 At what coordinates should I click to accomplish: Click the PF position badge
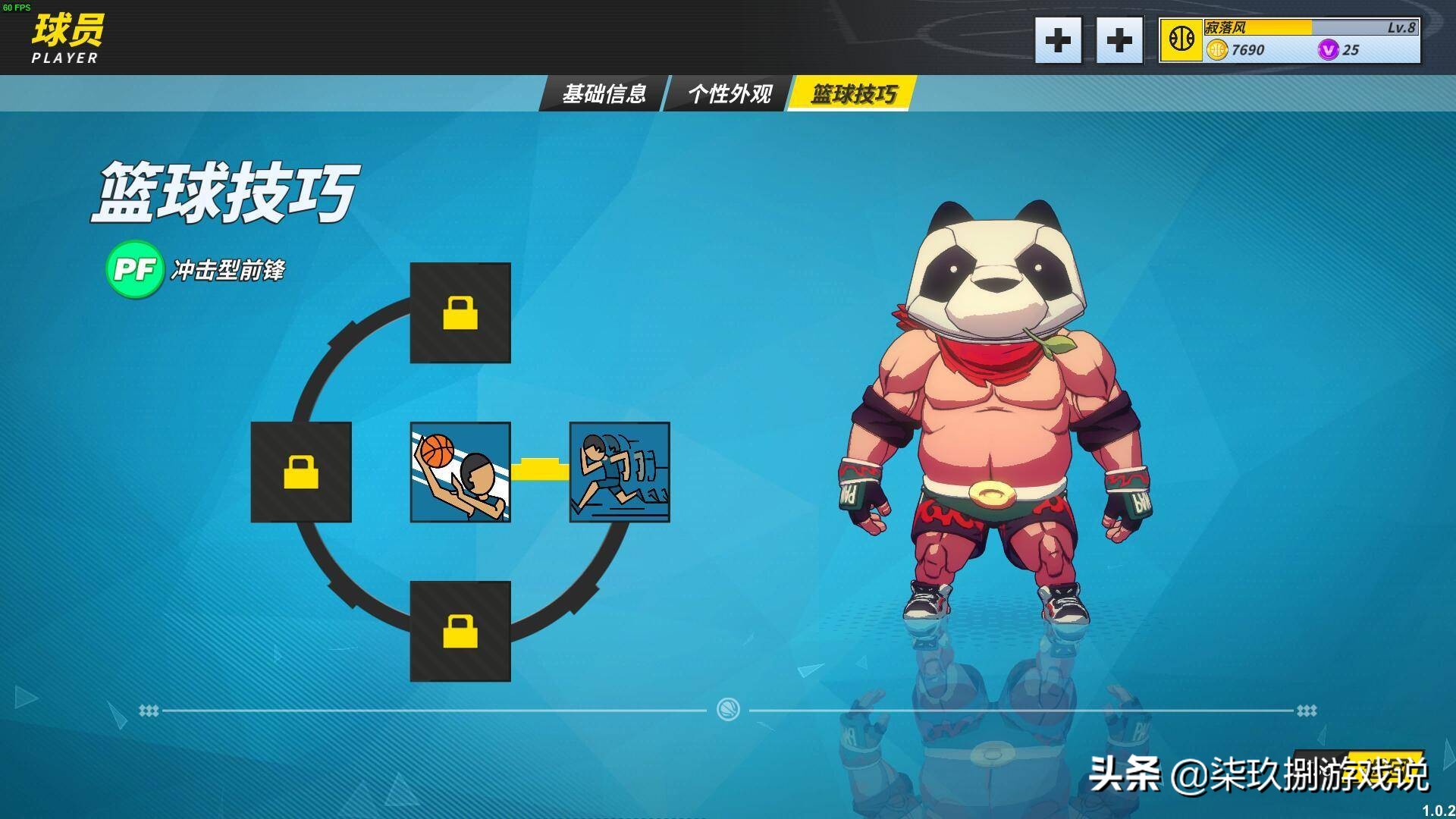click(x=135, y=268)
